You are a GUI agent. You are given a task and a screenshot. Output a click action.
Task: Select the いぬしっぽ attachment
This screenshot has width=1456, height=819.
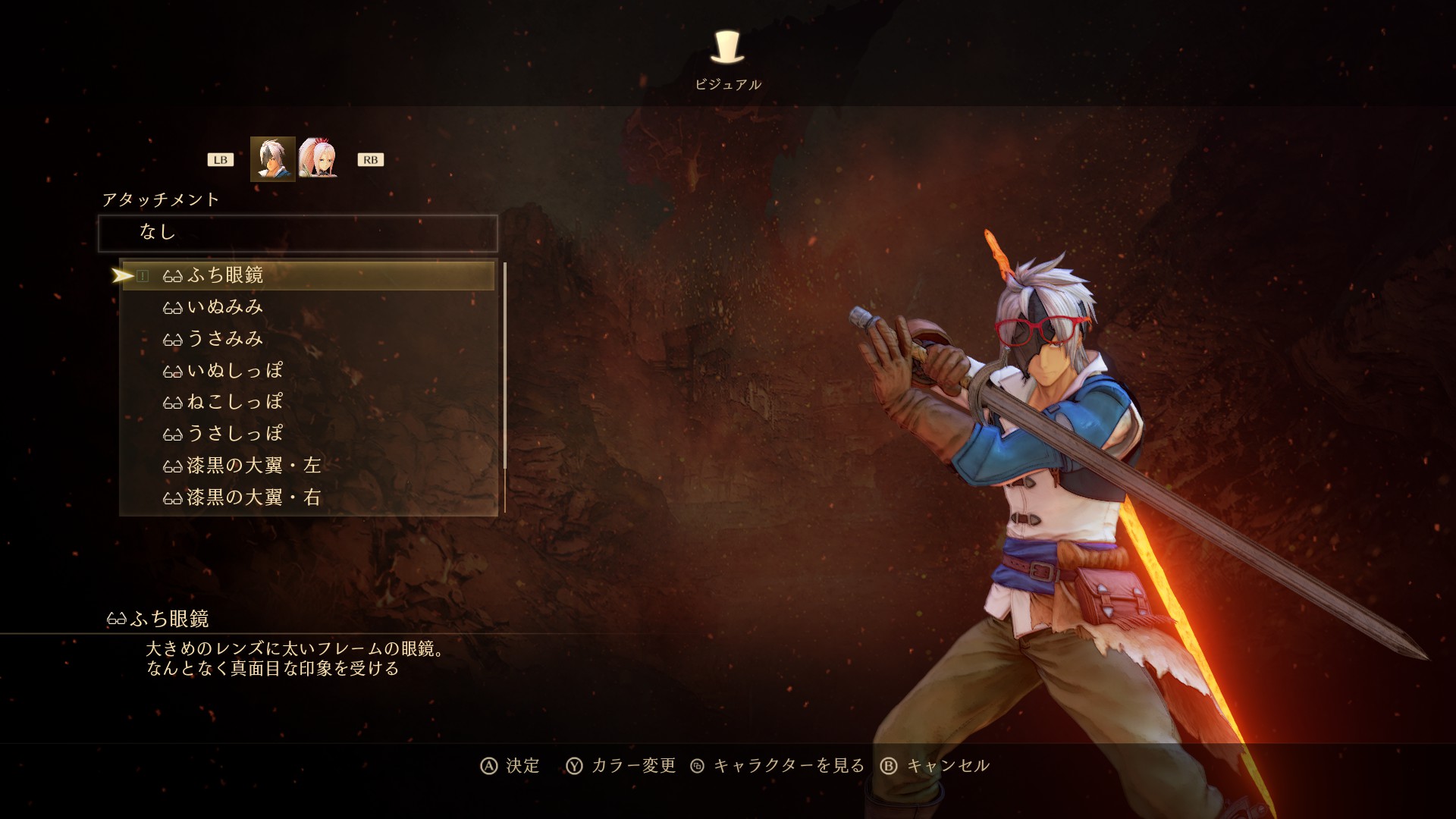234,371
